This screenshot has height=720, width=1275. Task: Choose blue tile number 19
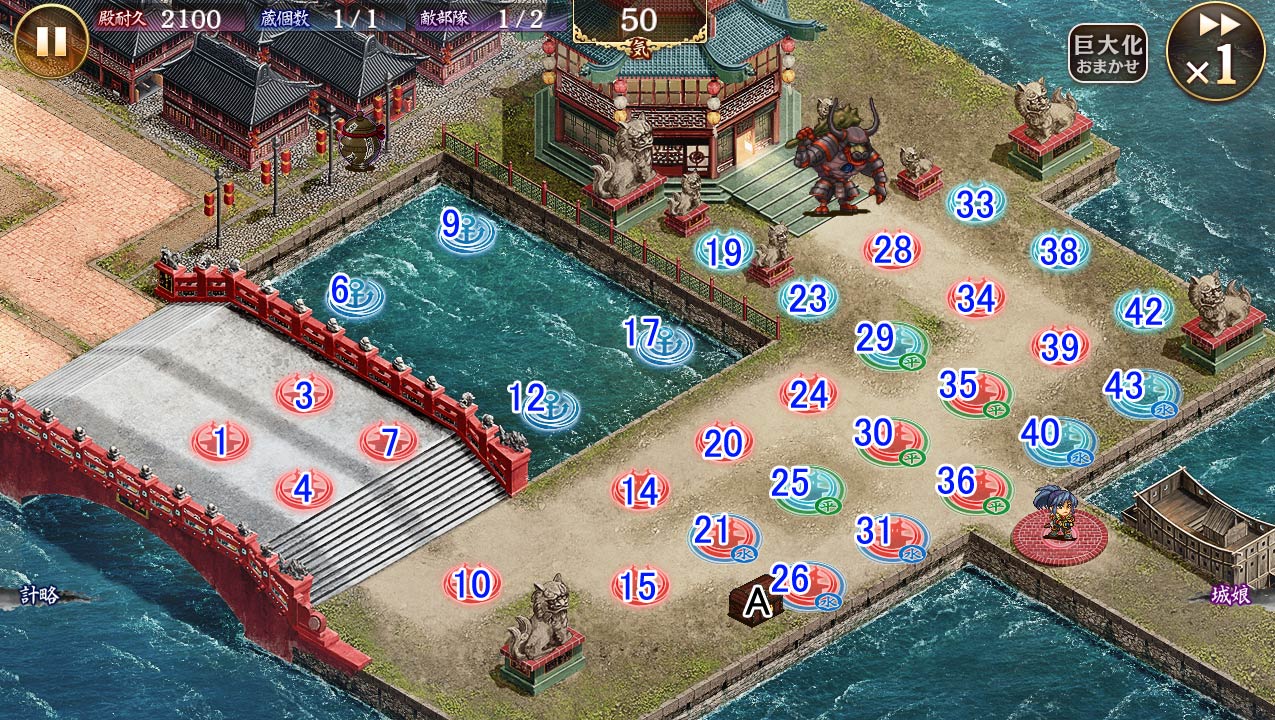tap(724, 252)
